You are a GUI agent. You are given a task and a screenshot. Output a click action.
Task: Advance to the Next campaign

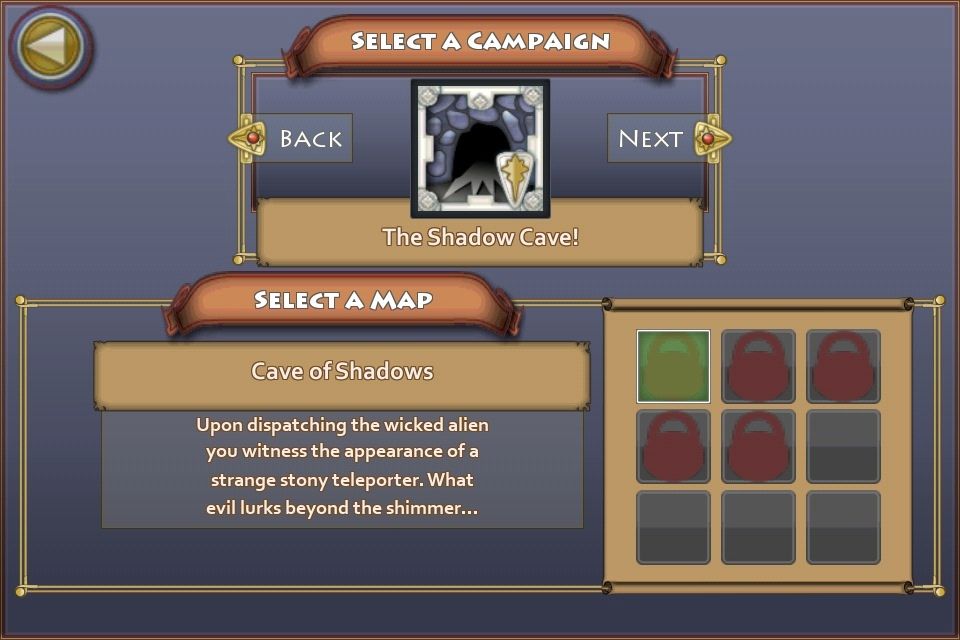click(660, 139)
